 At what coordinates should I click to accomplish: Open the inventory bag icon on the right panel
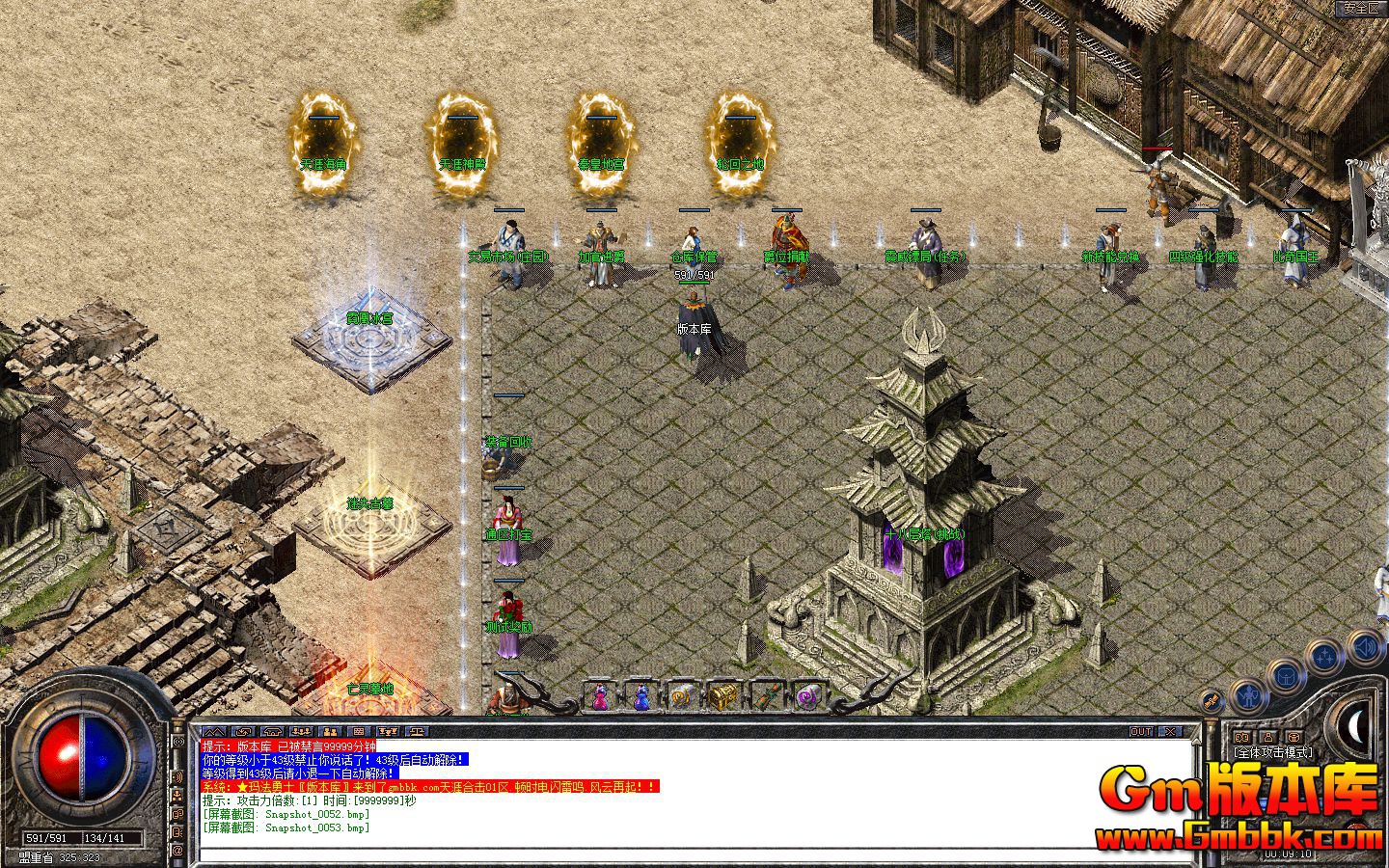pyautogui.click(x=1287, y=675)
